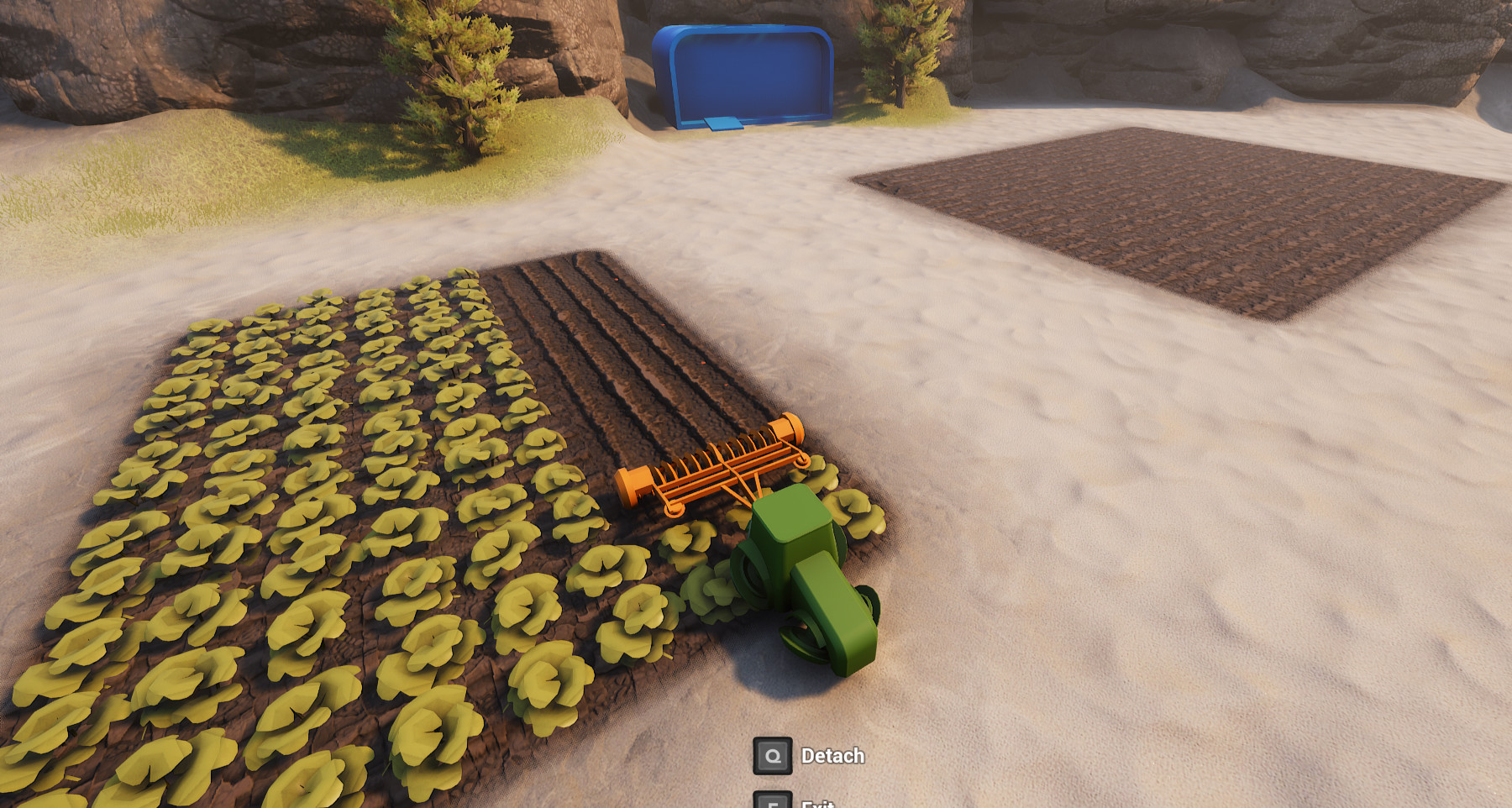Click the Detach button prompt
Viewport: 1512px width, 808px height.
pyautogui.click(x=773, y=755)
